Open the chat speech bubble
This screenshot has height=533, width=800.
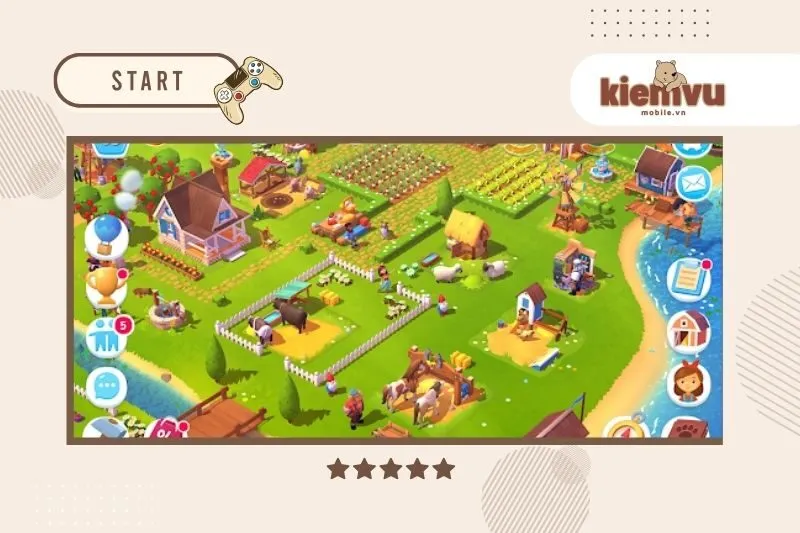(x=106, y=385)
